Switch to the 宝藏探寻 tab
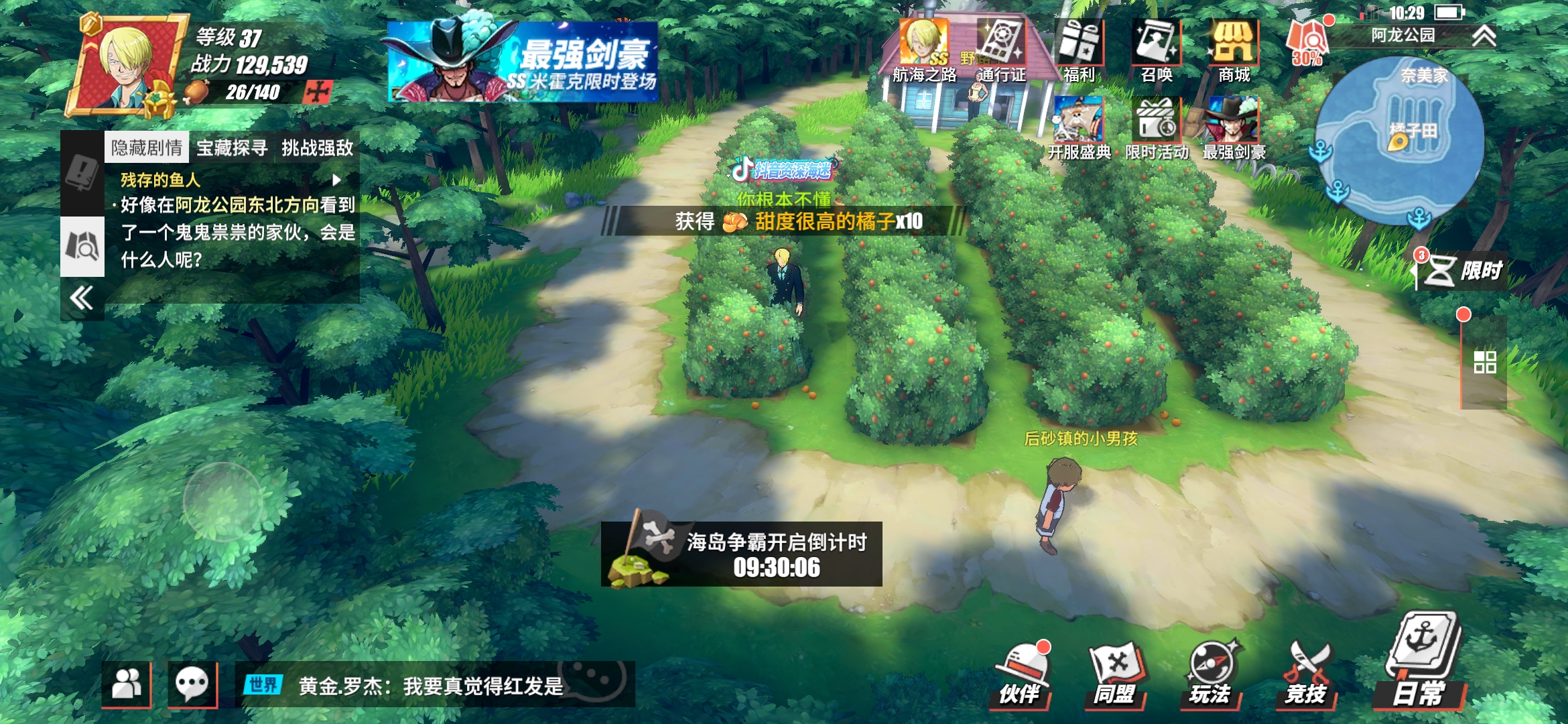 pos(233,149)
